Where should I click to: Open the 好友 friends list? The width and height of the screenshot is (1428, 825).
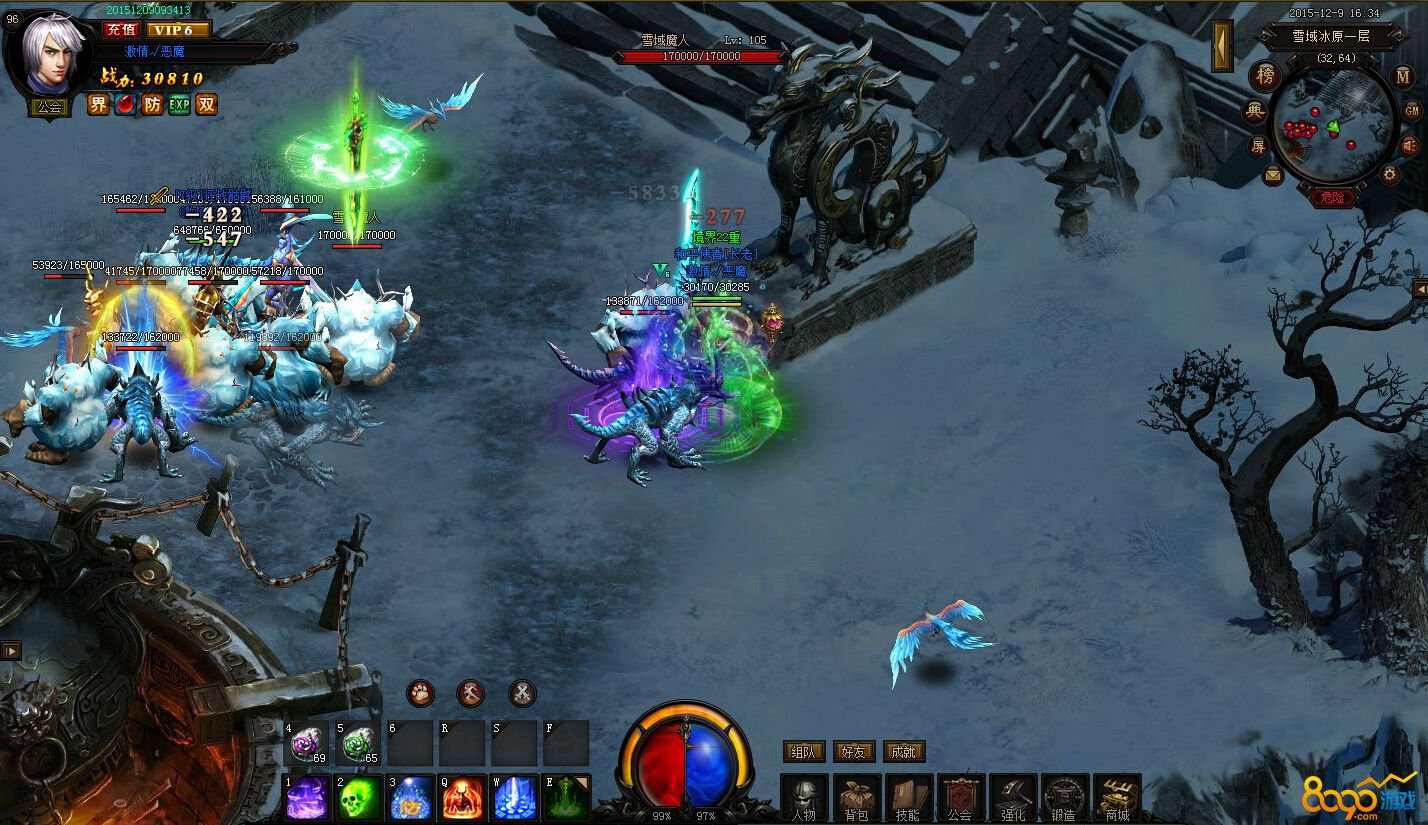[854, 752]
